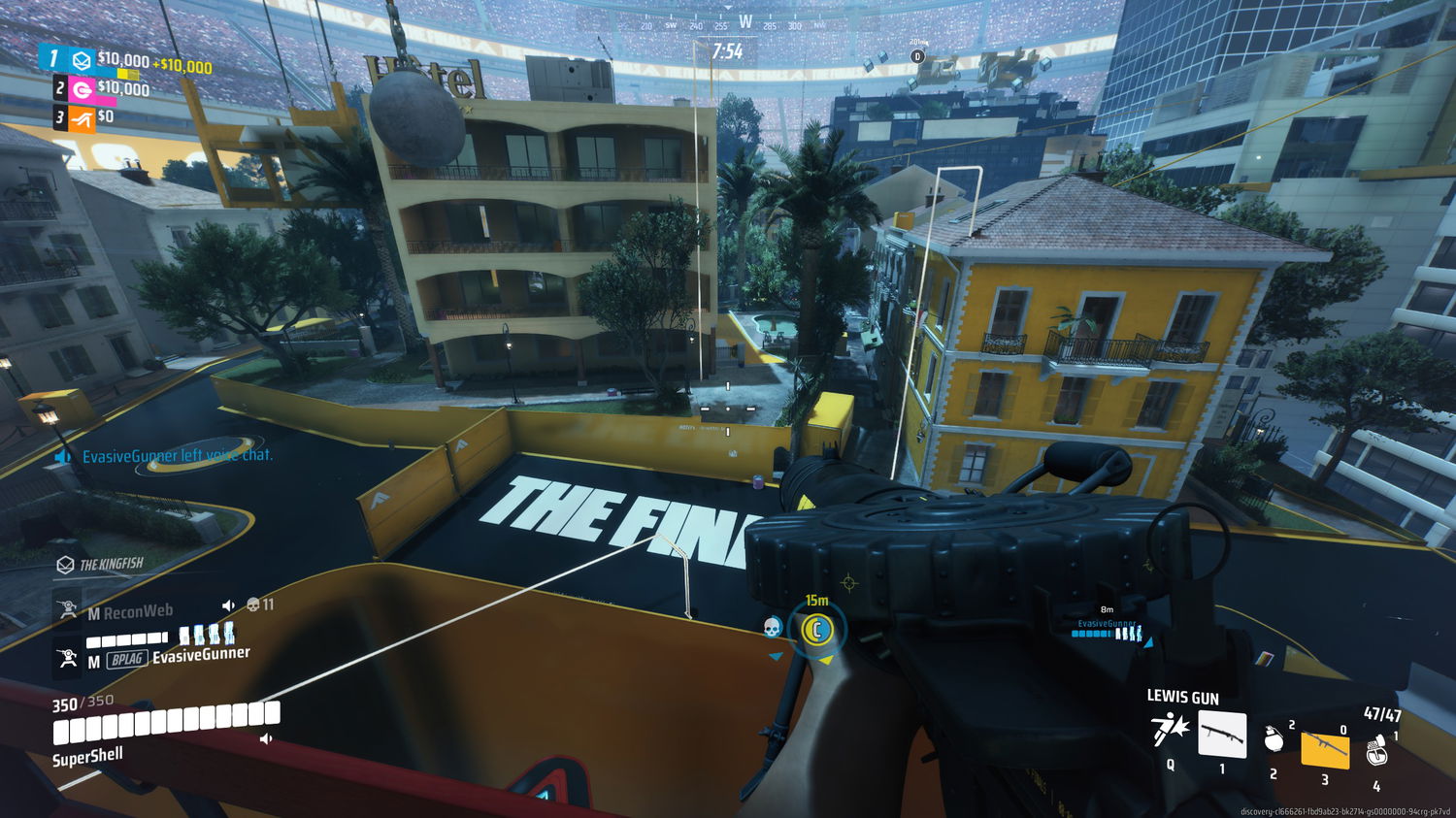Click the yellow cashout objective marker
This screenshot has width=1456, height=818.
[817, 630]
